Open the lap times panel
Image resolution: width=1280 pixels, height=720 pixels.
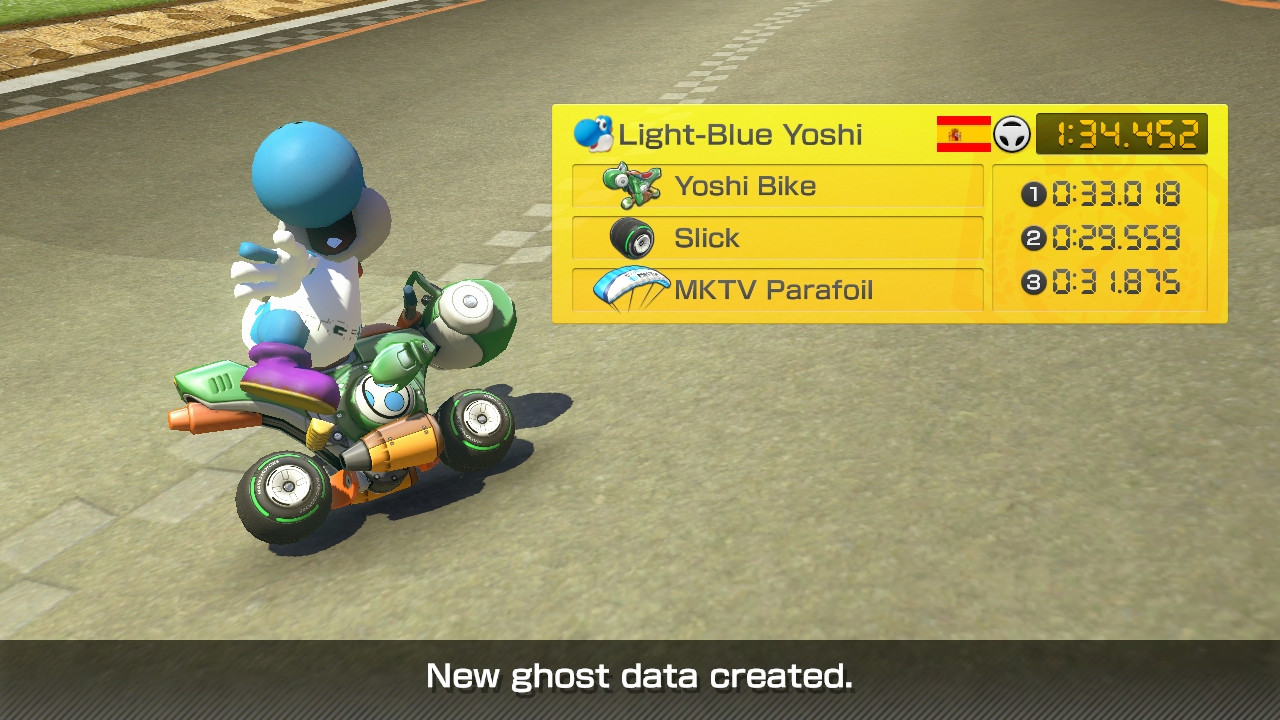[x=1105, y=239]
